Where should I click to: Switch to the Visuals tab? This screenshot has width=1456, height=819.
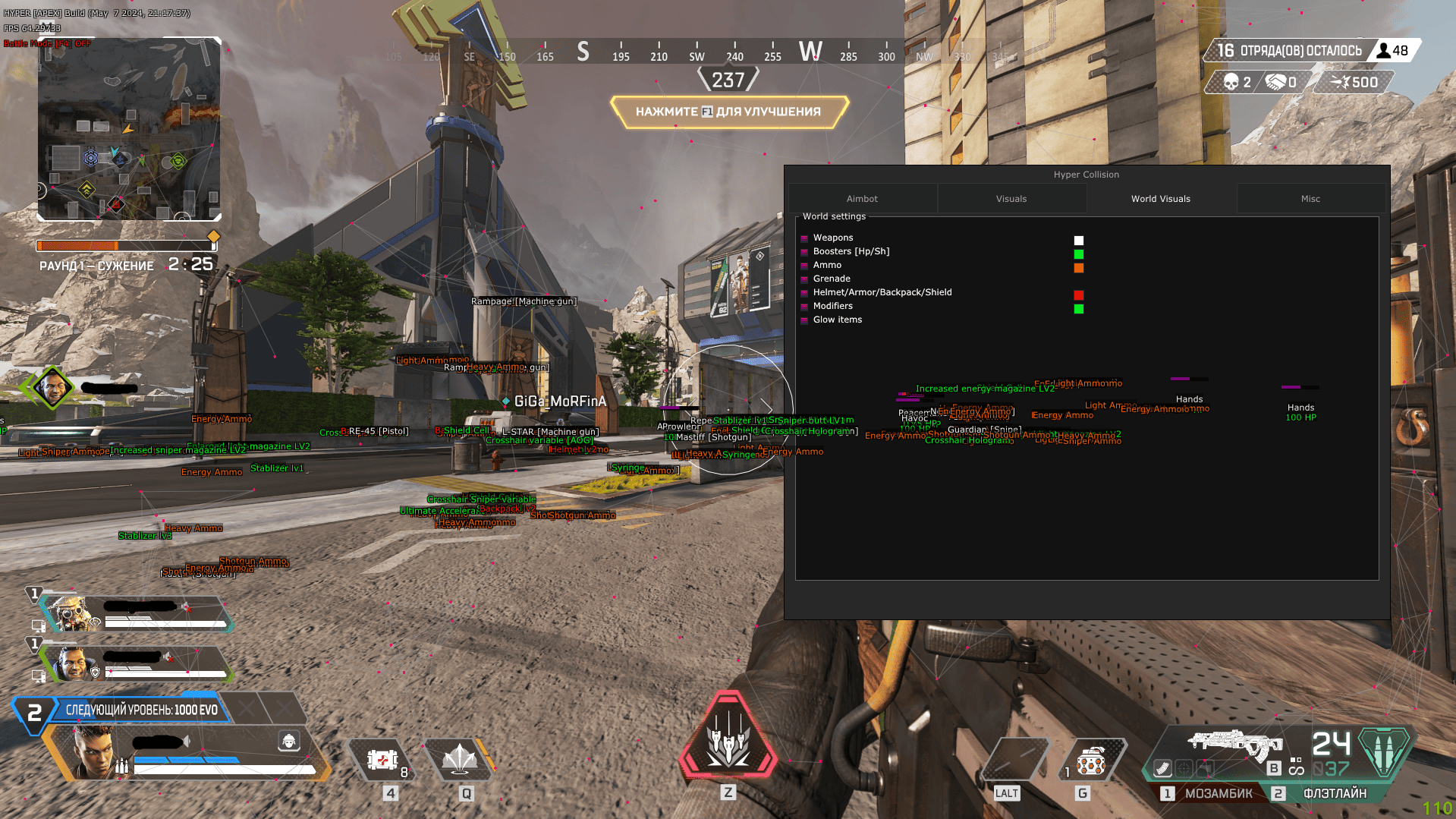pos(1011,198)
